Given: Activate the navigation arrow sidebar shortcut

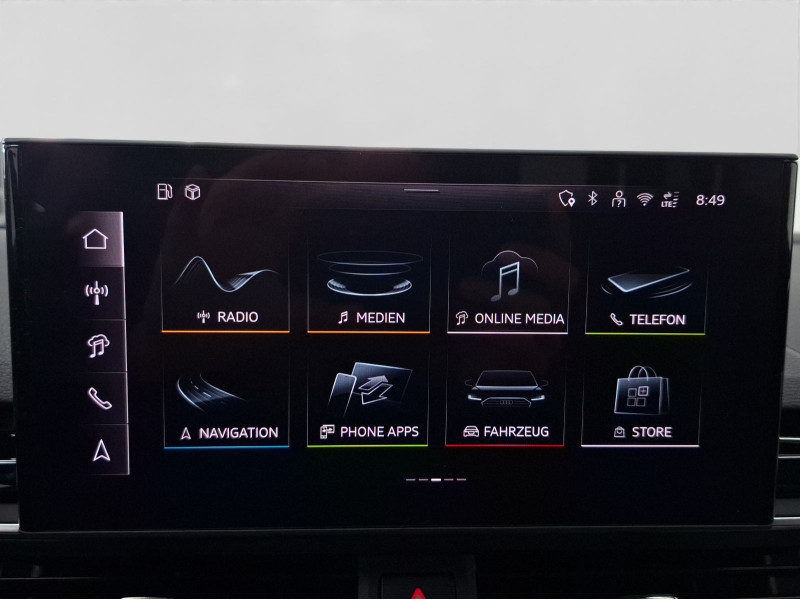Looking at the screenshot, I should pos(101,450).
